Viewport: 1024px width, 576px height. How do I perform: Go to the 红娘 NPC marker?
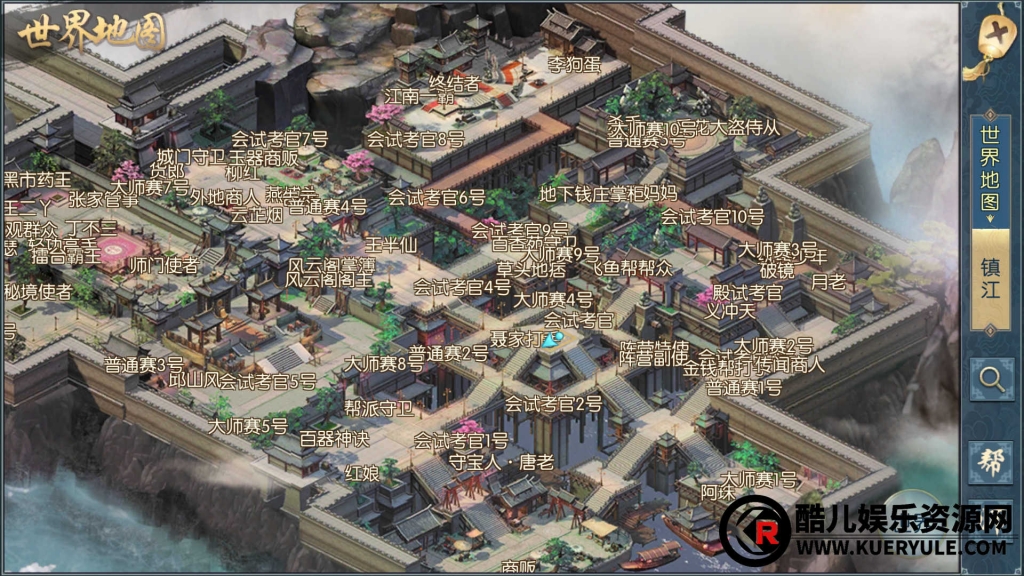click(362, 472)
